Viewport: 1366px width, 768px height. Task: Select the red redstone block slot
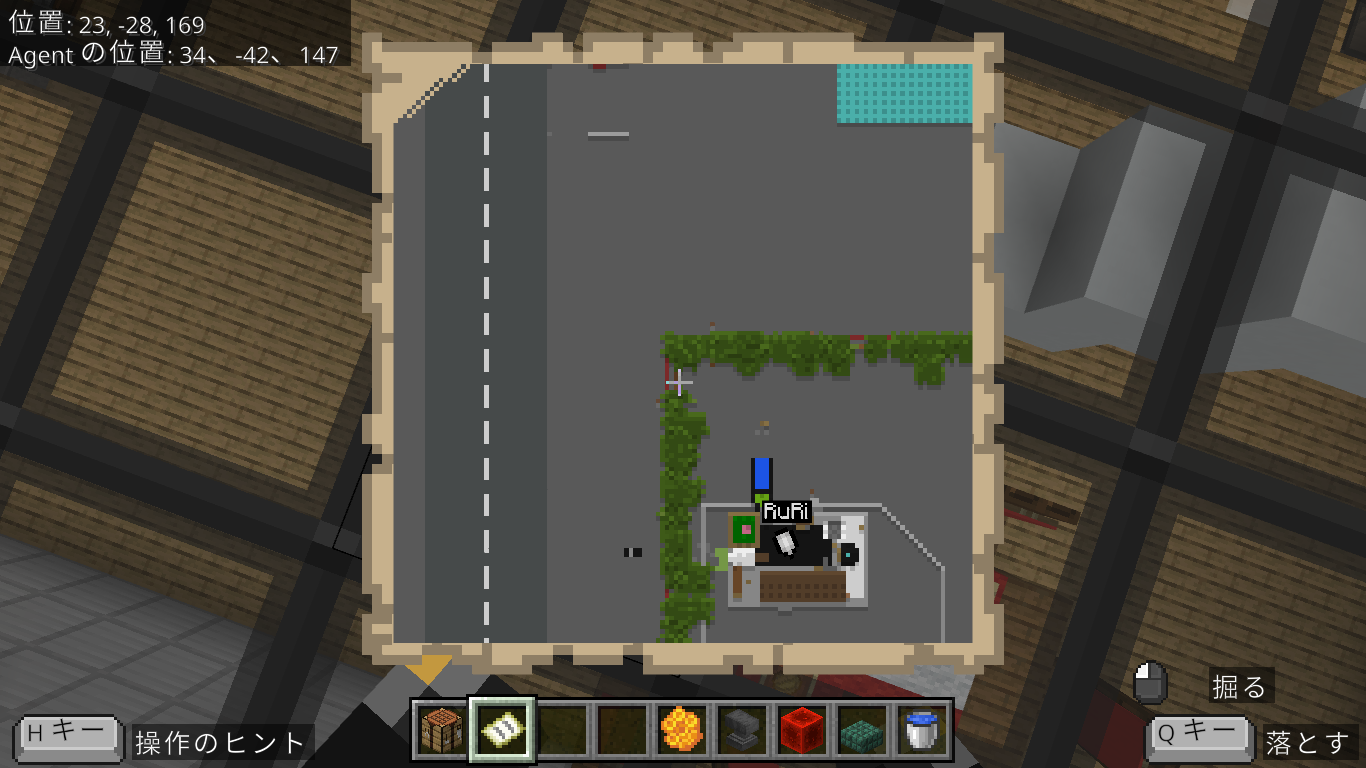[802, 730]
